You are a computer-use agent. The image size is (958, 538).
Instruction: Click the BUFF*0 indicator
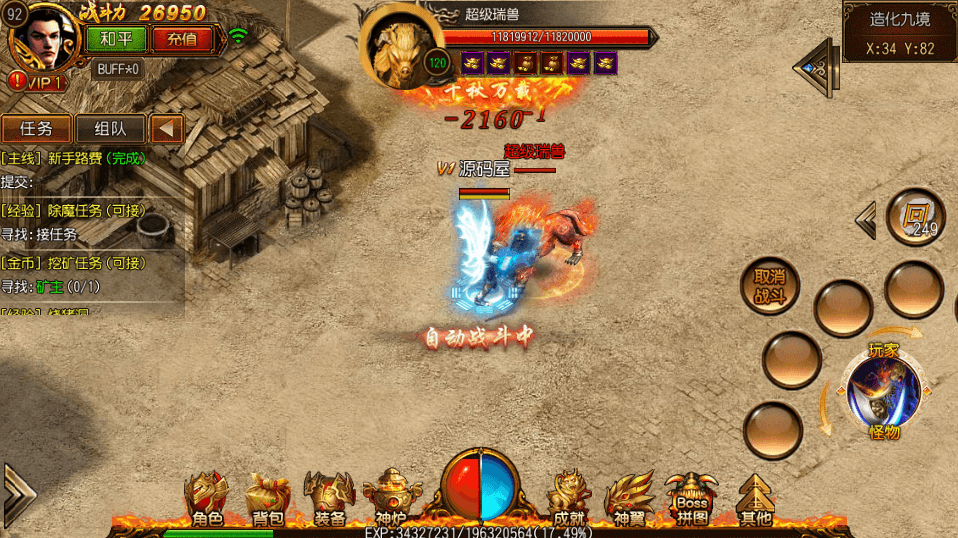click(117, 69)
